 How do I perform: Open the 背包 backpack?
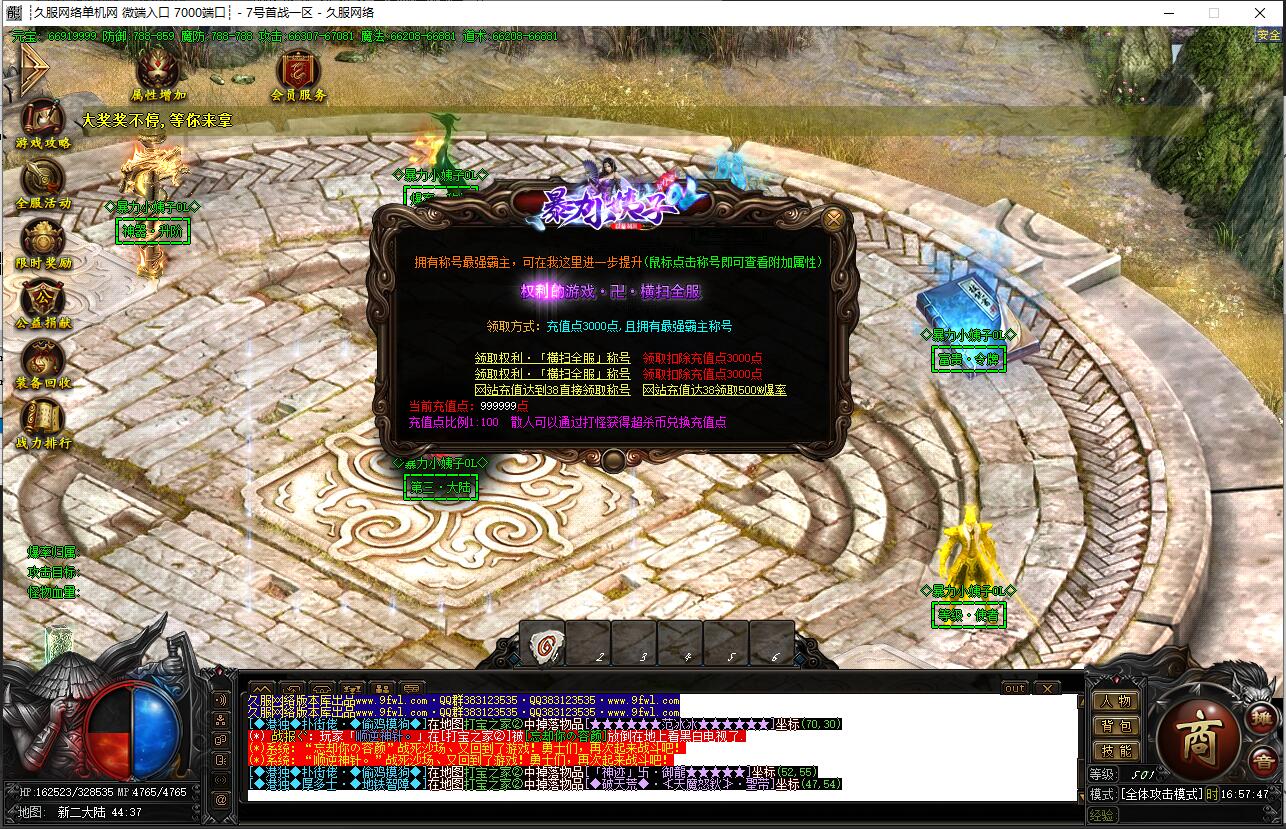coord(1115,726)
